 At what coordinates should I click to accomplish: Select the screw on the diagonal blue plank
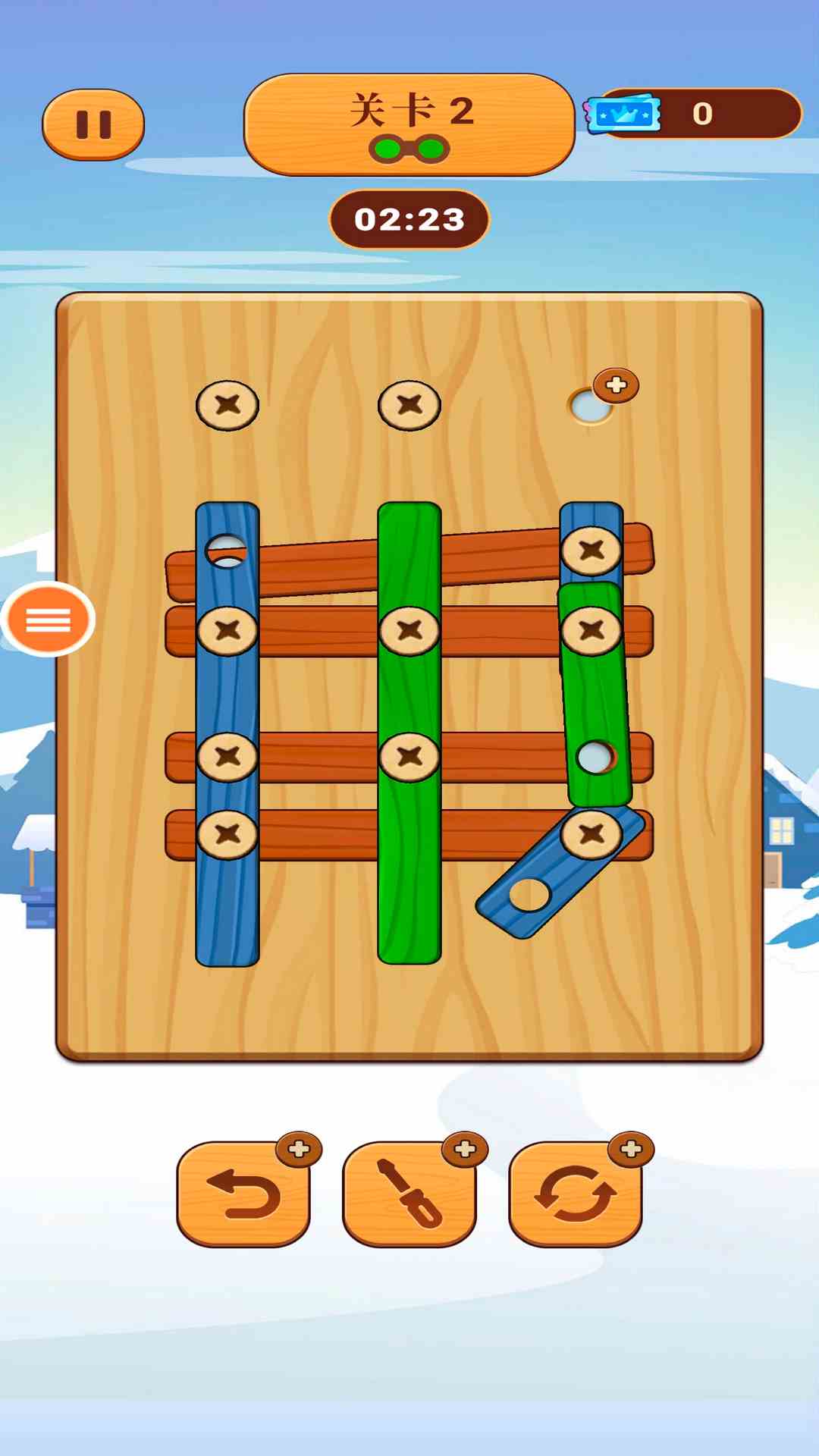591,834
